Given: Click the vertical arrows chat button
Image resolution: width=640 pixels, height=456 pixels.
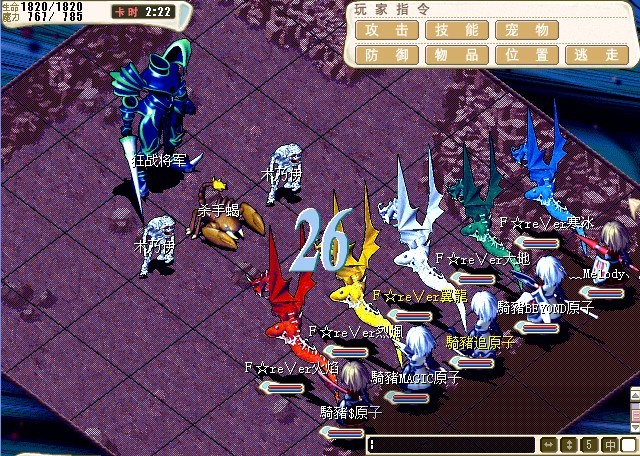Looking at the screenshot, I should click(570, 444).
